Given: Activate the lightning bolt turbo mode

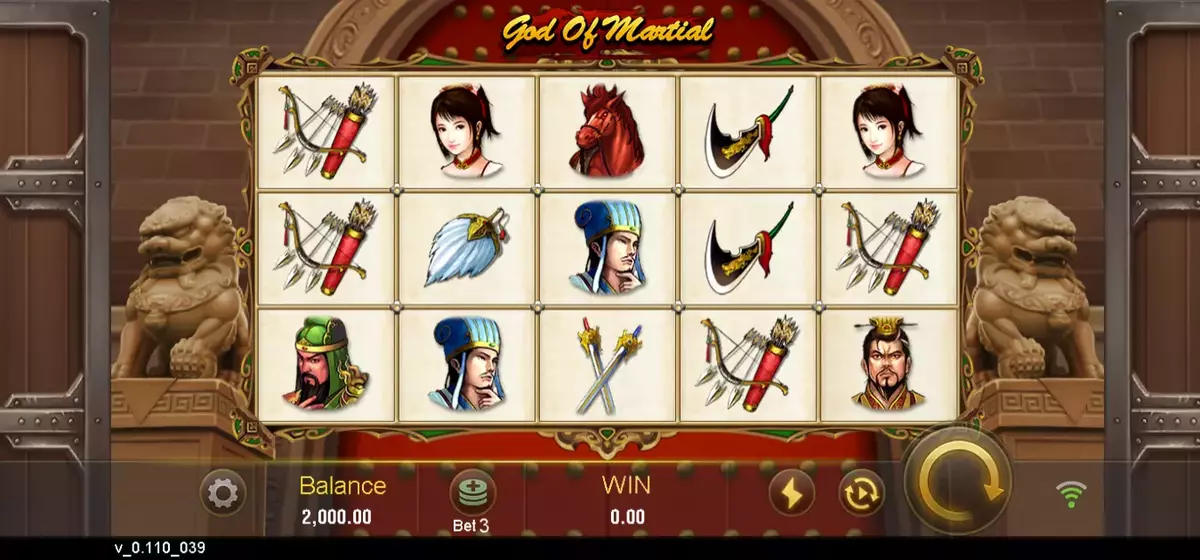Looking at the screenshot, I should coord(791,493).
